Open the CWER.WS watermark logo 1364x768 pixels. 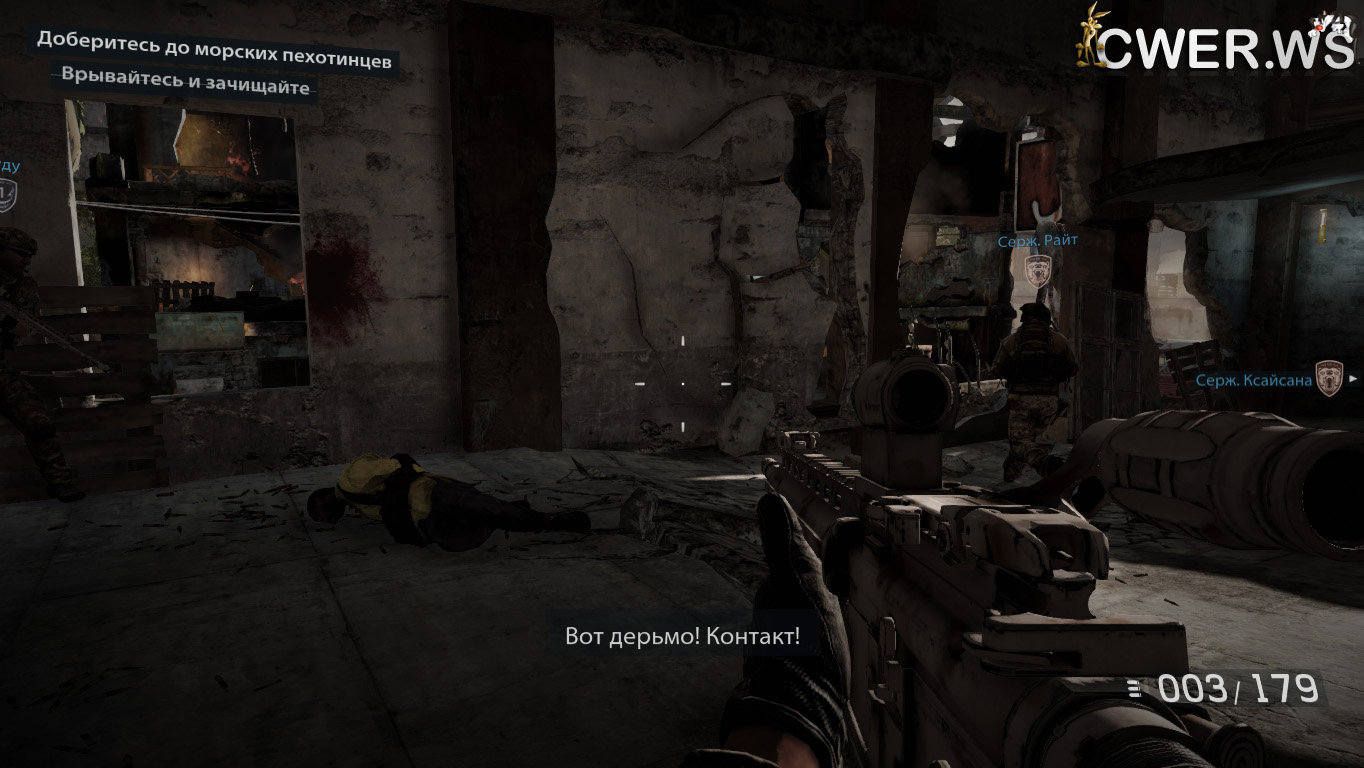[1215, 40]
